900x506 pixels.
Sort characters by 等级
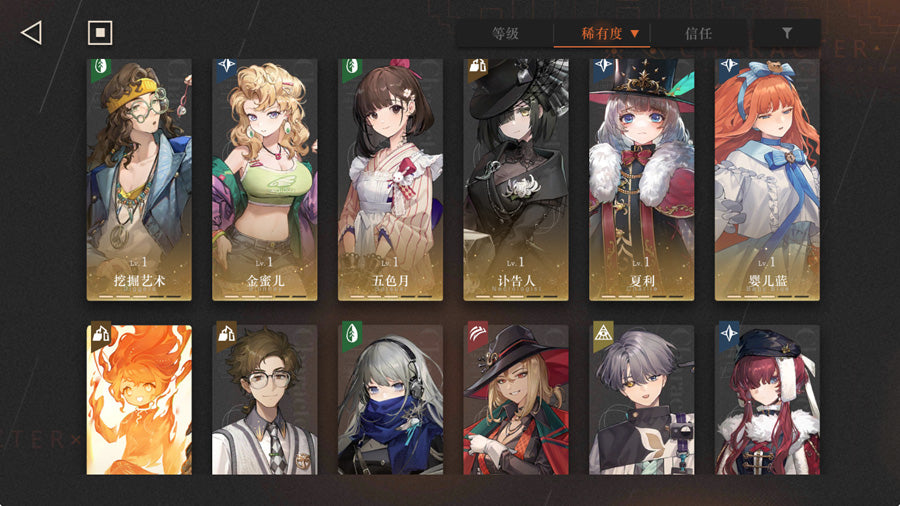click(x=505, y=33)
